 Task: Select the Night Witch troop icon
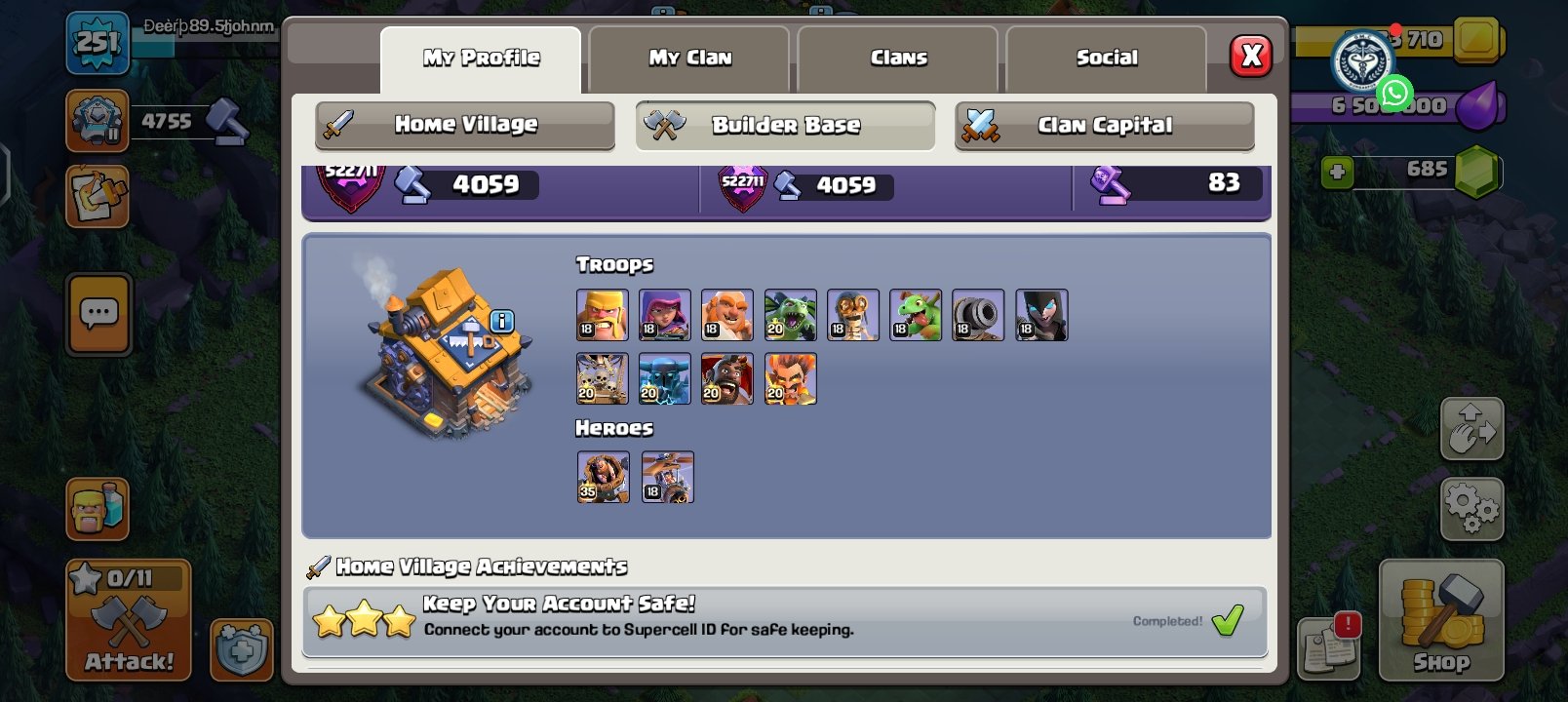[x=1040, y=314]
